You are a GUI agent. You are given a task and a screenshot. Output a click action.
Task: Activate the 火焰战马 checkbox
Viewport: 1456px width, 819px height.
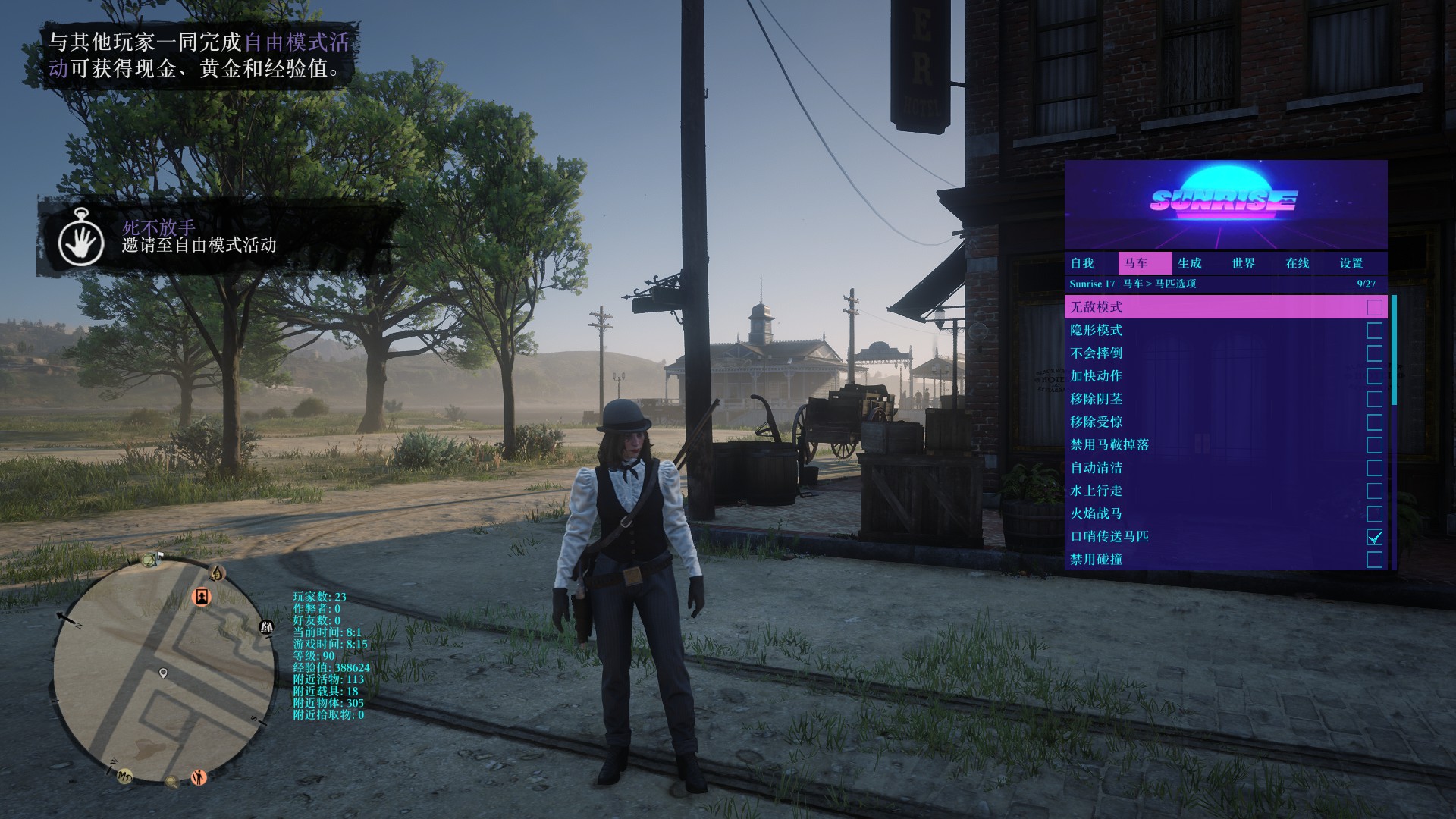[x=1374, y=514]
